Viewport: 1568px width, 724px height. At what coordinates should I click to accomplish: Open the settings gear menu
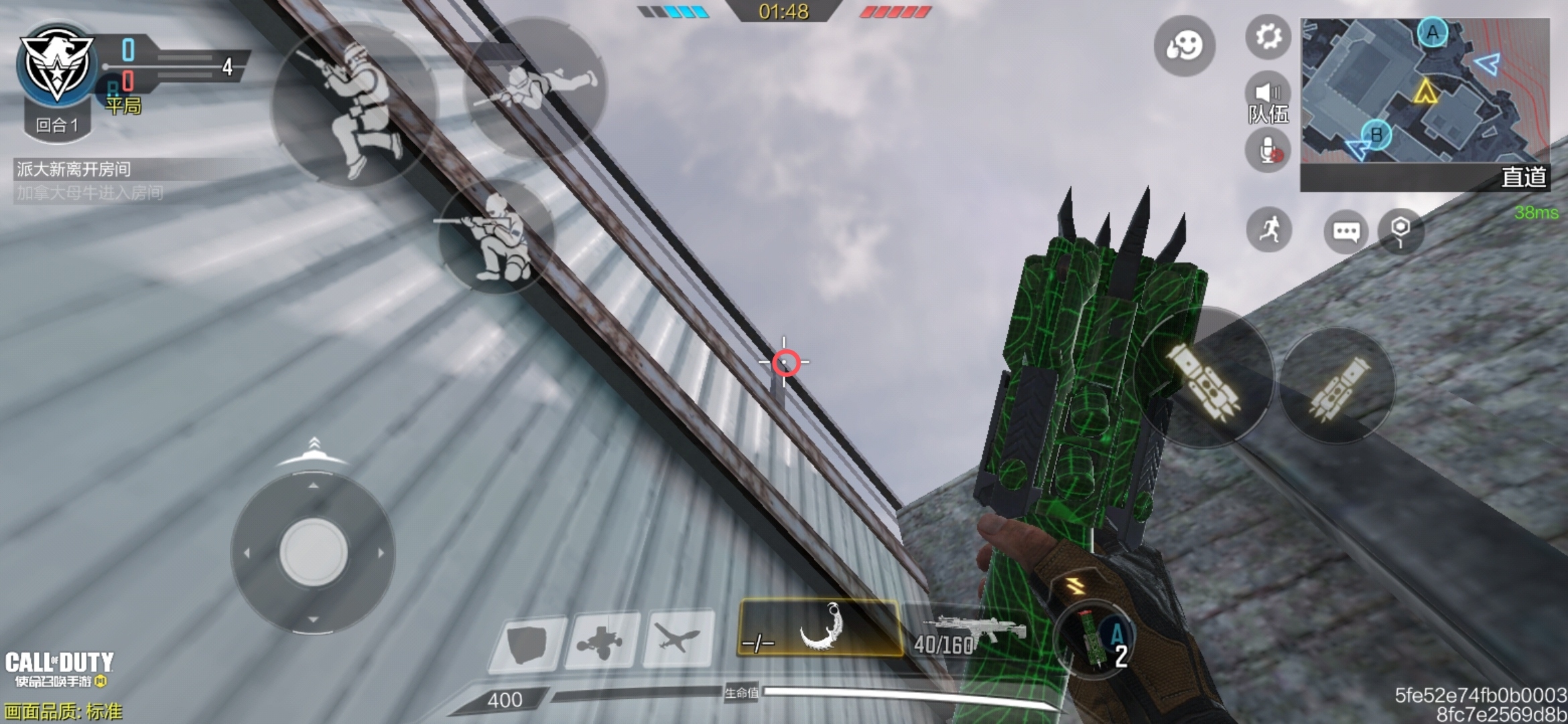(x=1268, y=36)
